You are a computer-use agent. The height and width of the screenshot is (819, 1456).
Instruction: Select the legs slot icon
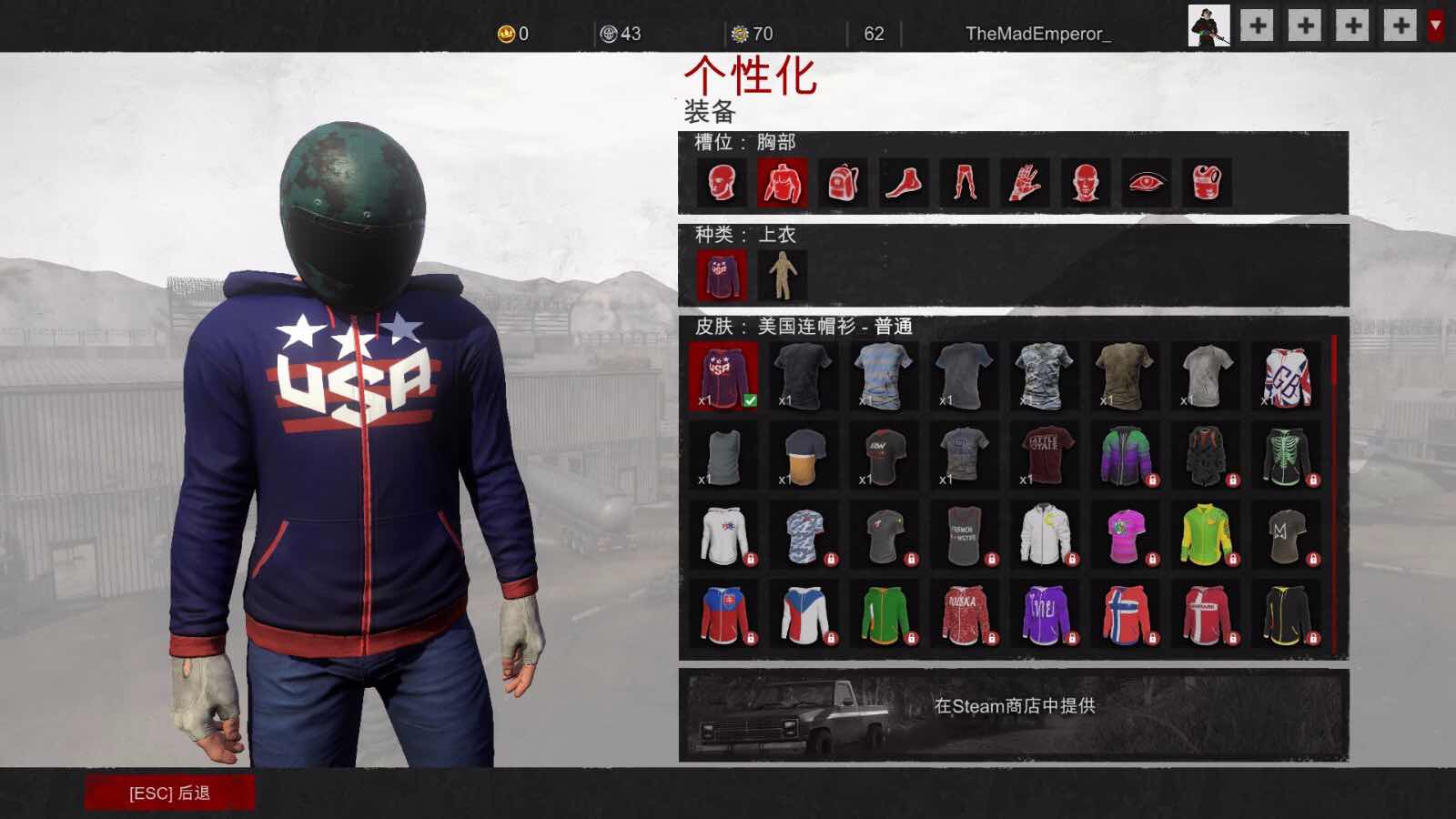(965, 182)
